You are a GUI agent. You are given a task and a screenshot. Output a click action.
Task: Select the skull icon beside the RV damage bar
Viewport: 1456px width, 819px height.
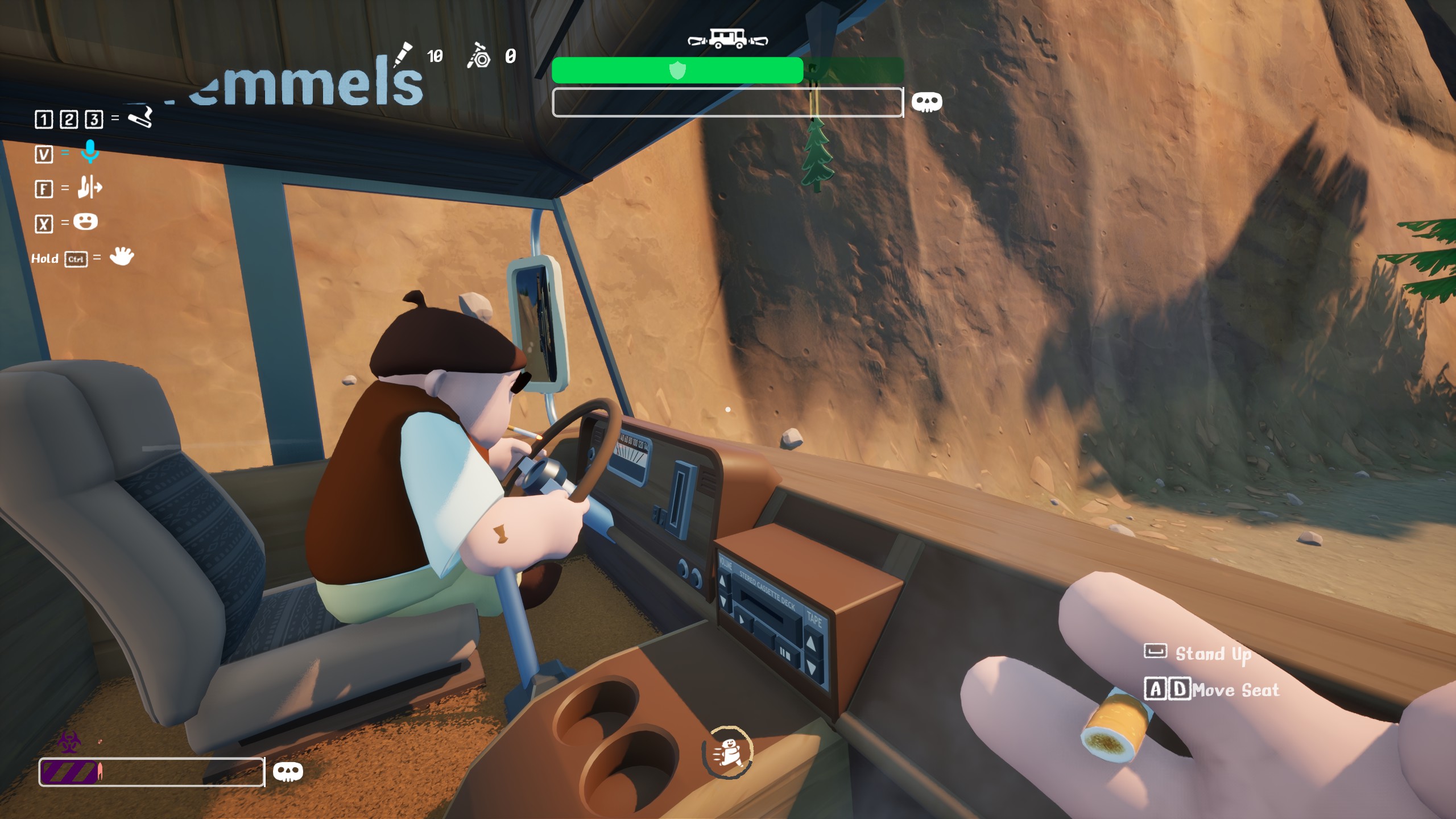(926, 102)
